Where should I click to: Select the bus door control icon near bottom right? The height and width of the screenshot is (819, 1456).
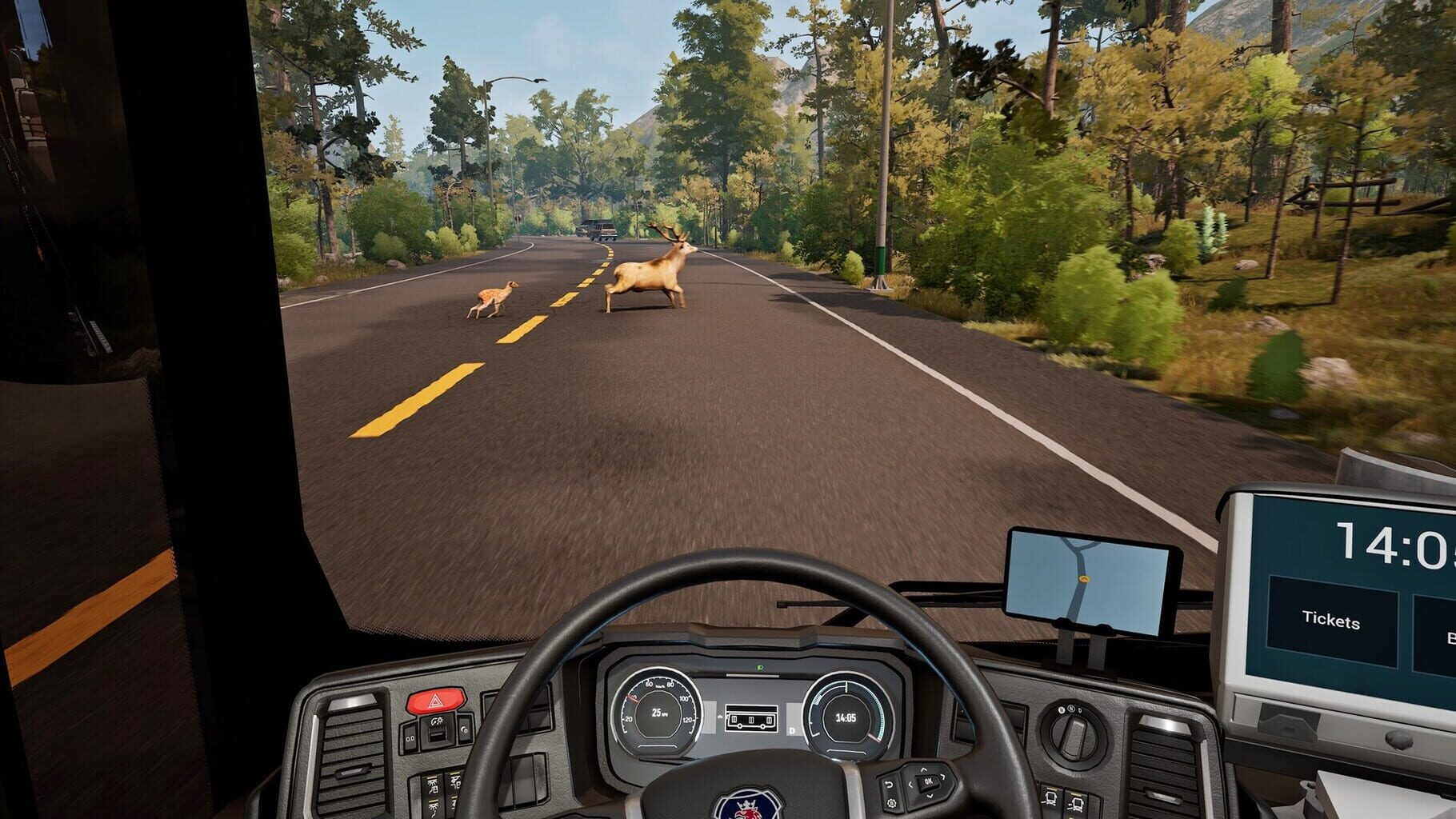(1051, 799)
